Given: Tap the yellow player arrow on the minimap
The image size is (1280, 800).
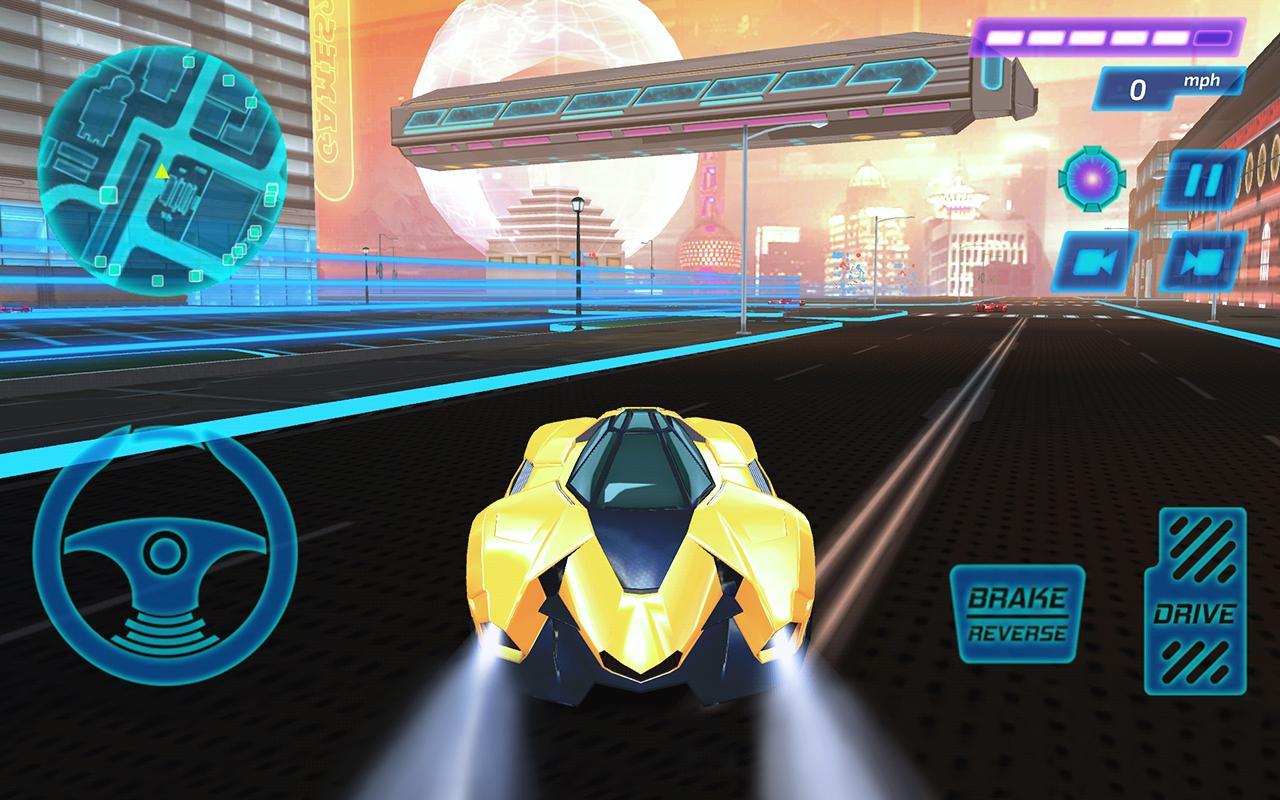Looking at the screenshot, I should click(160, 172).
